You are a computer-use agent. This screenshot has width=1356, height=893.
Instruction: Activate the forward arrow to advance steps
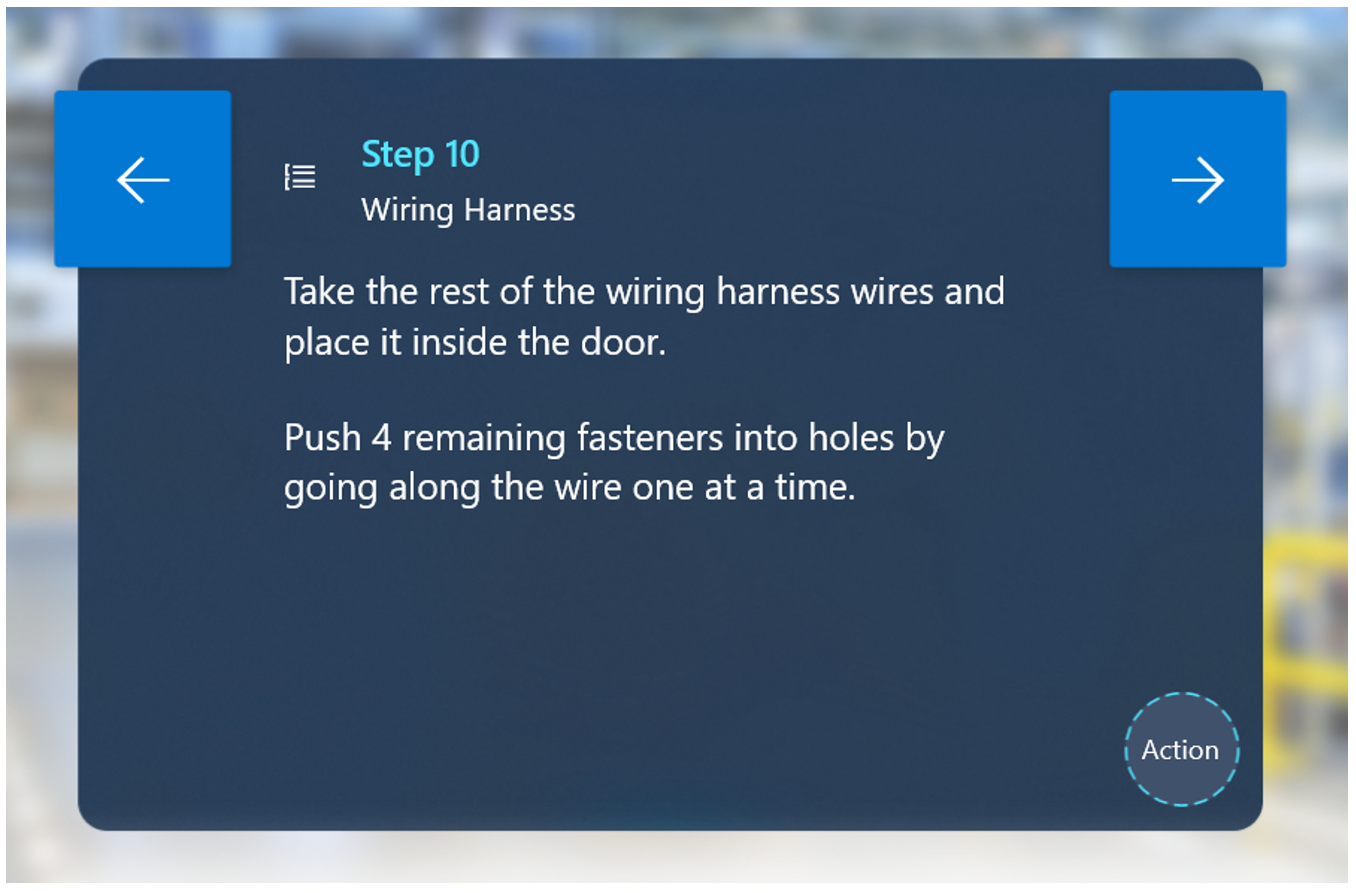(x=1198, y=177)
